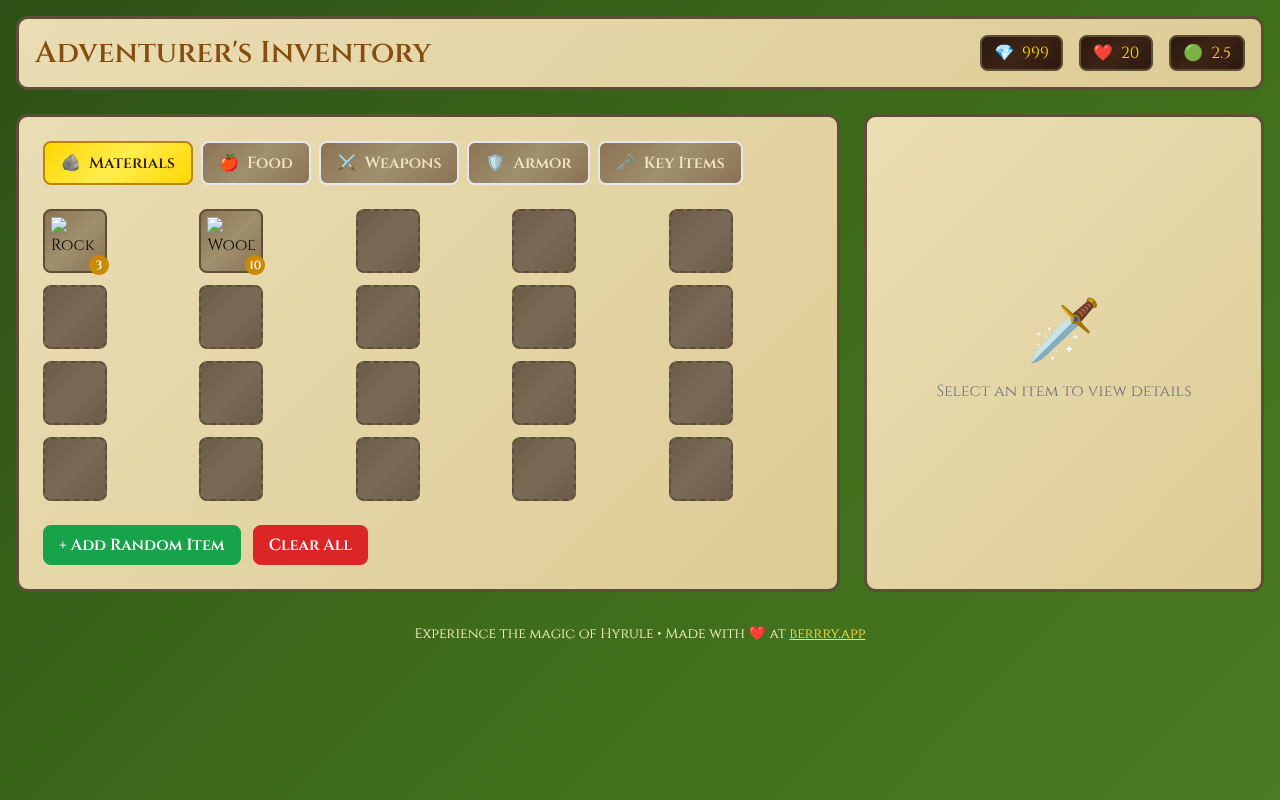The width and height of the screenshot is (1280, 800).
Task: Click the shield icon on the Armor tab
Action: tap(495, 161)
